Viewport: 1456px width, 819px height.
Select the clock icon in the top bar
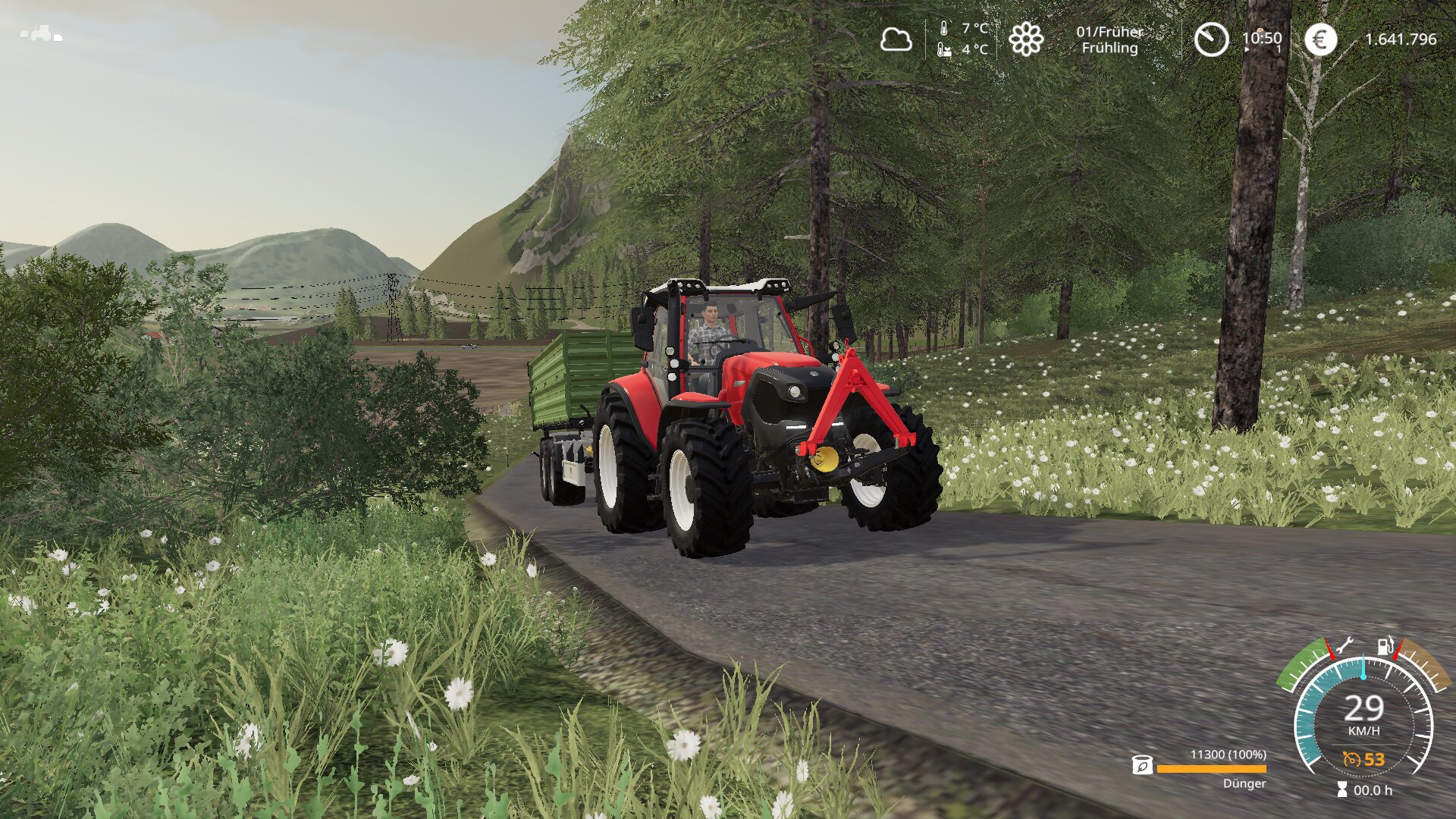(x=1211, y=39)
